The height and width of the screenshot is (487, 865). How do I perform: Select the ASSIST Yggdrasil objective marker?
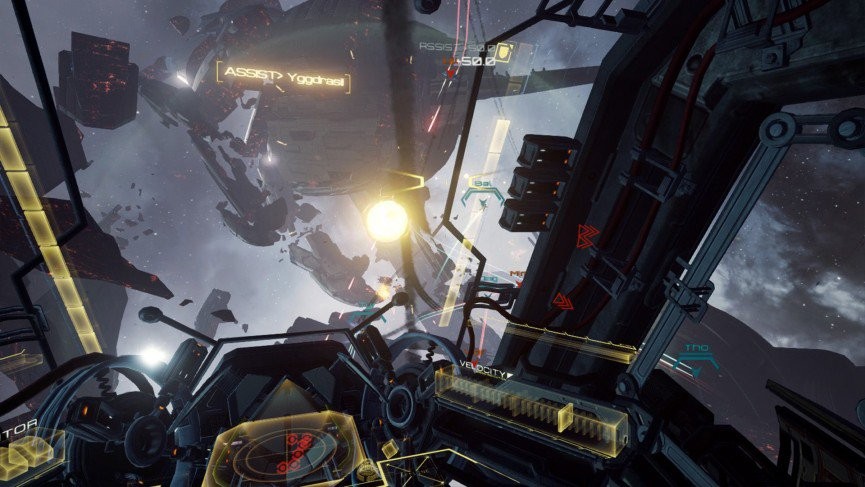click(283, 73)
